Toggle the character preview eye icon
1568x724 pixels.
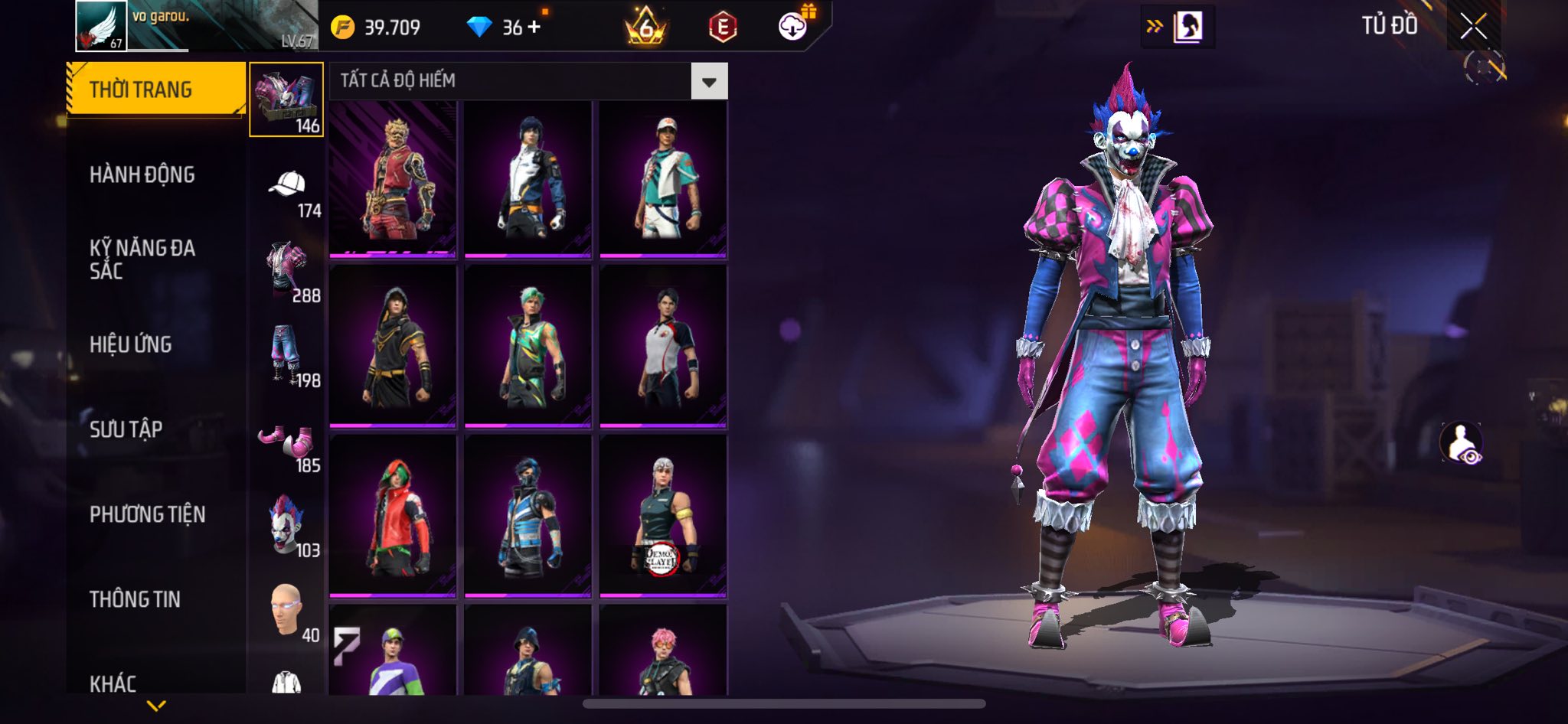coord(1462,443)
